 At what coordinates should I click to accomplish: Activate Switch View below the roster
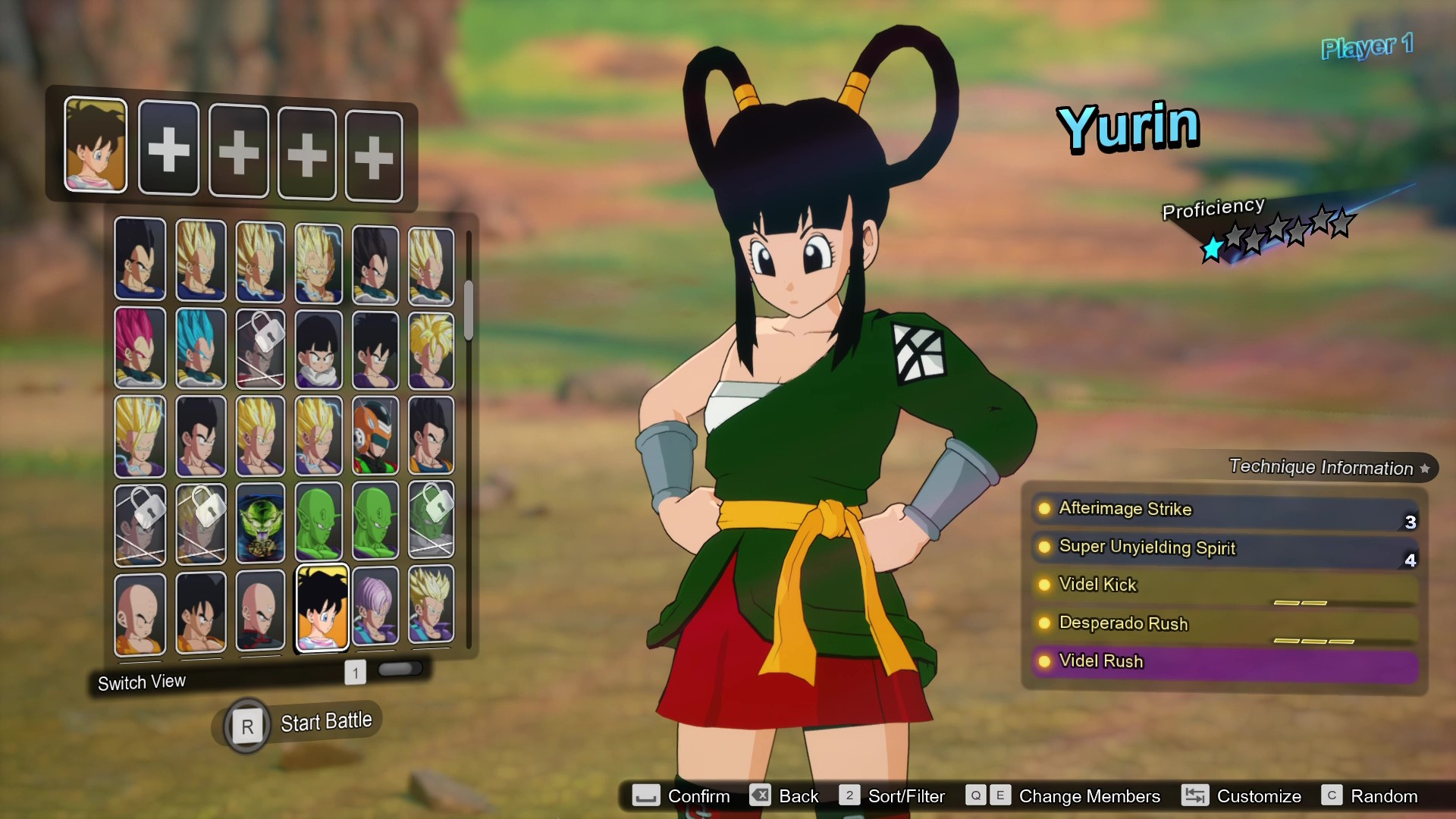click(x=141, y=681)
